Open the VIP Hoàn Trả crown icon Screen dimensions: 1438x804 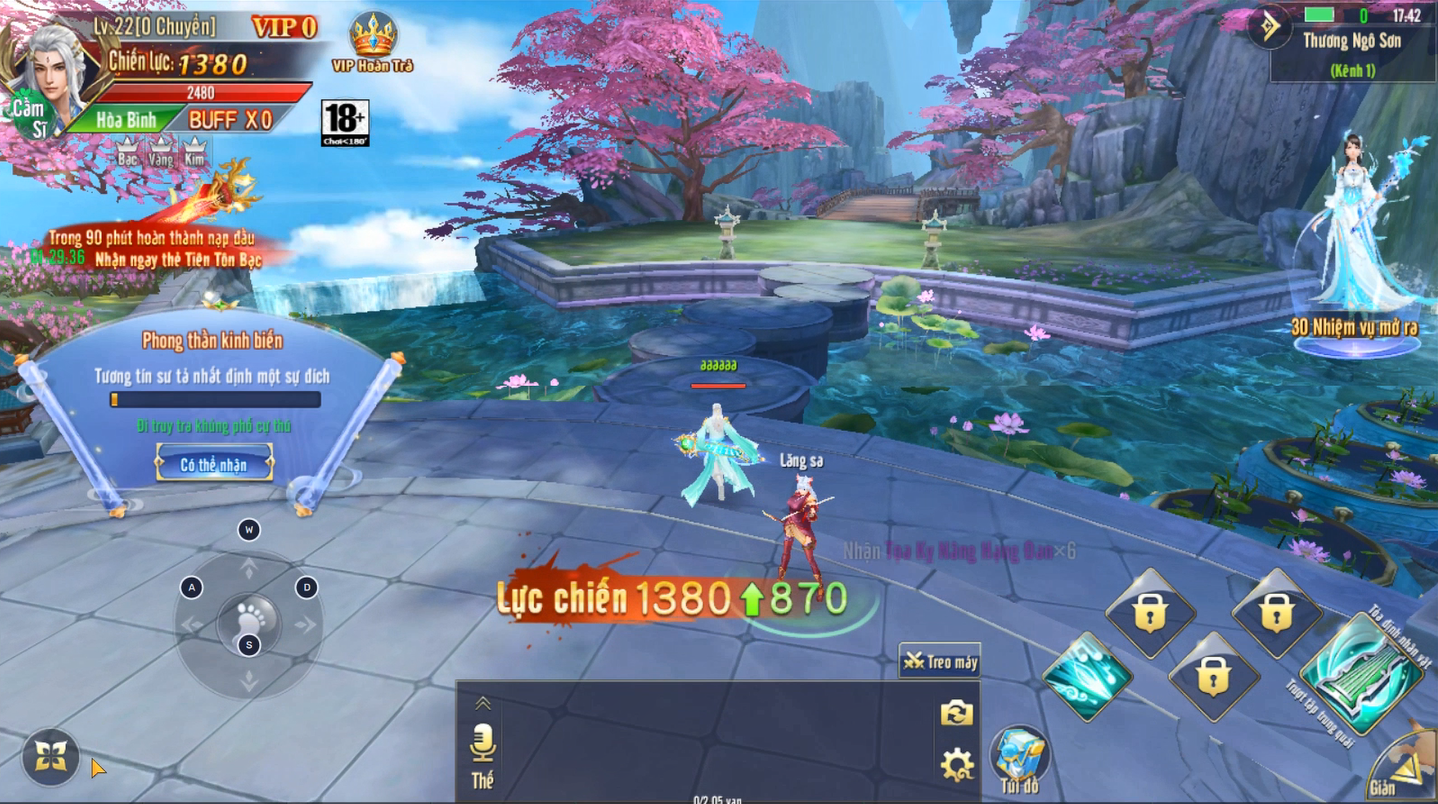pos(372,38)
